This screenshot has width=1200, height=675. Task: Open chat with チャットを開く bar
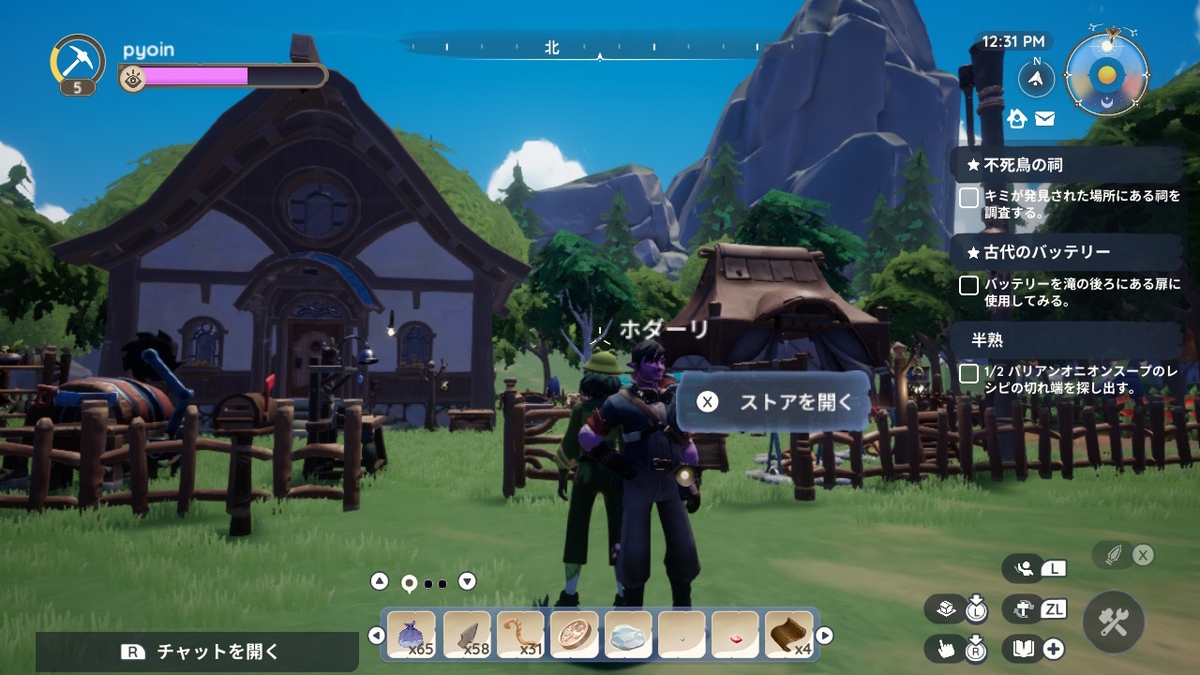tap(198, 652)
